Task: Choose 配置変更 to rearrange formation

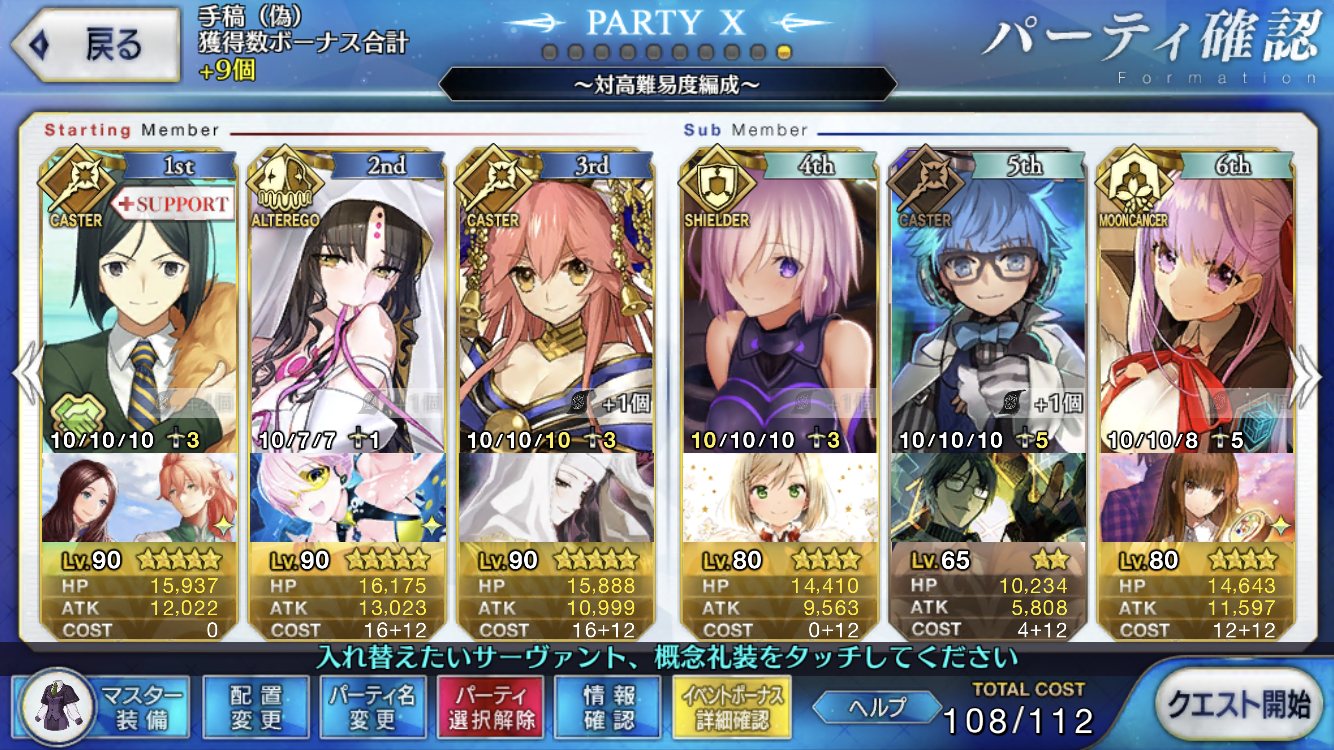Action: click(255, 706)
